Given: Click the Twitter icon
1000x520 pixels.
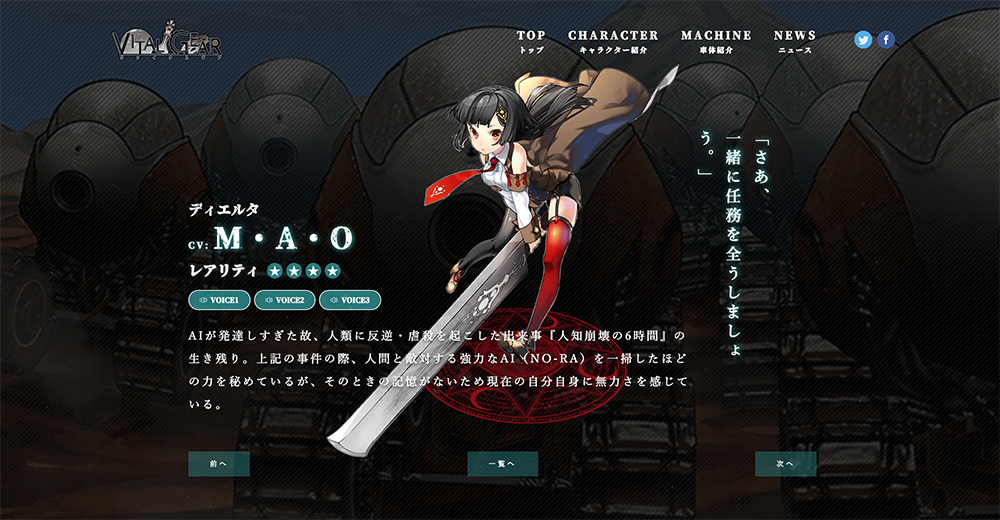Looking at the screenshot, I should coord(863,40).
